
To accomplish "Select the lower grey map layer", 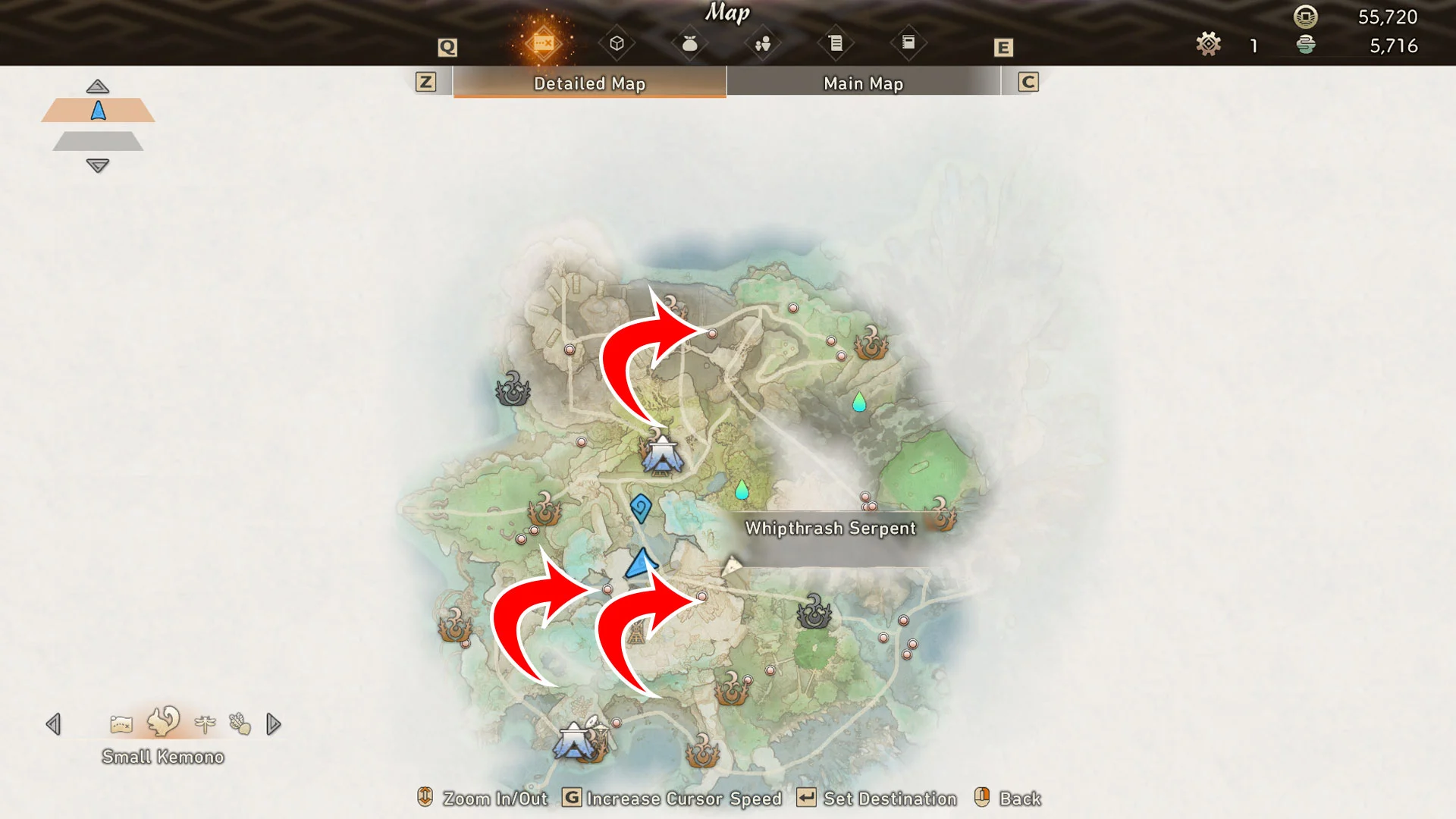I will [98, 141].
